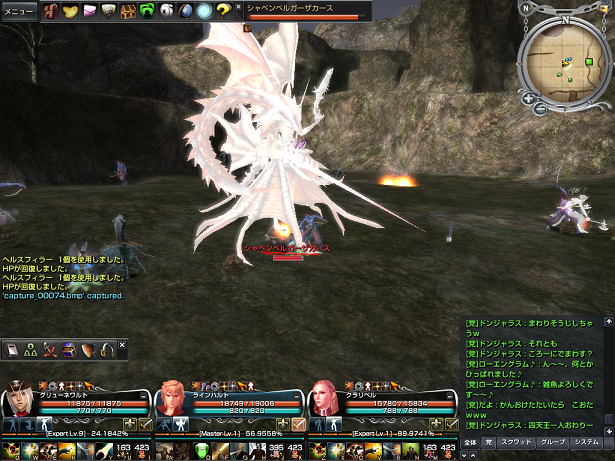Viewport: 615px width, 461px height.
Task: Close the top icon toolbar
Action: click(x=239, y=7)
